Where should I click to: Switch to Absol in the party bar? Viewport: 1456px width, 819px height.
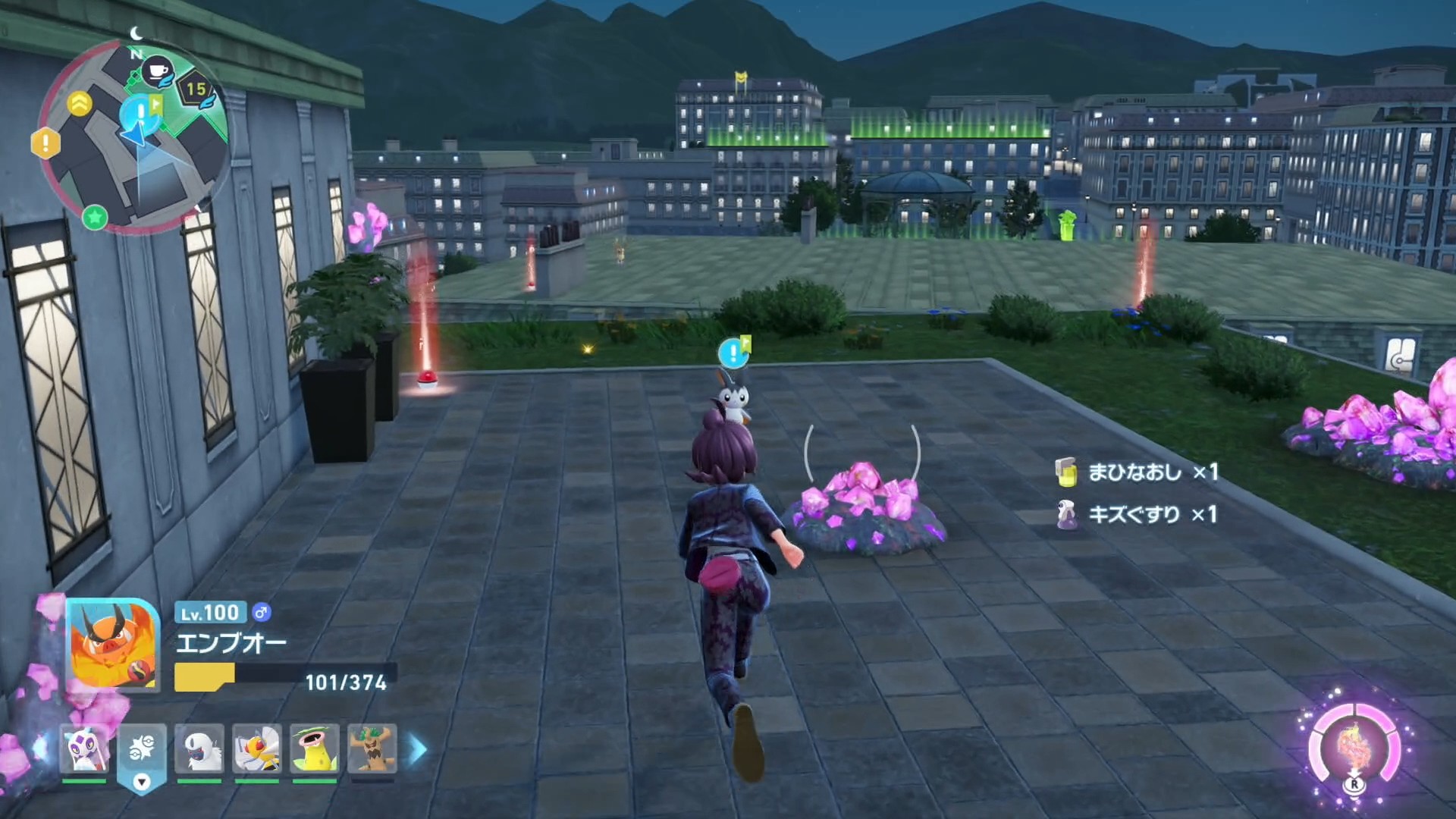pos(199,749)
